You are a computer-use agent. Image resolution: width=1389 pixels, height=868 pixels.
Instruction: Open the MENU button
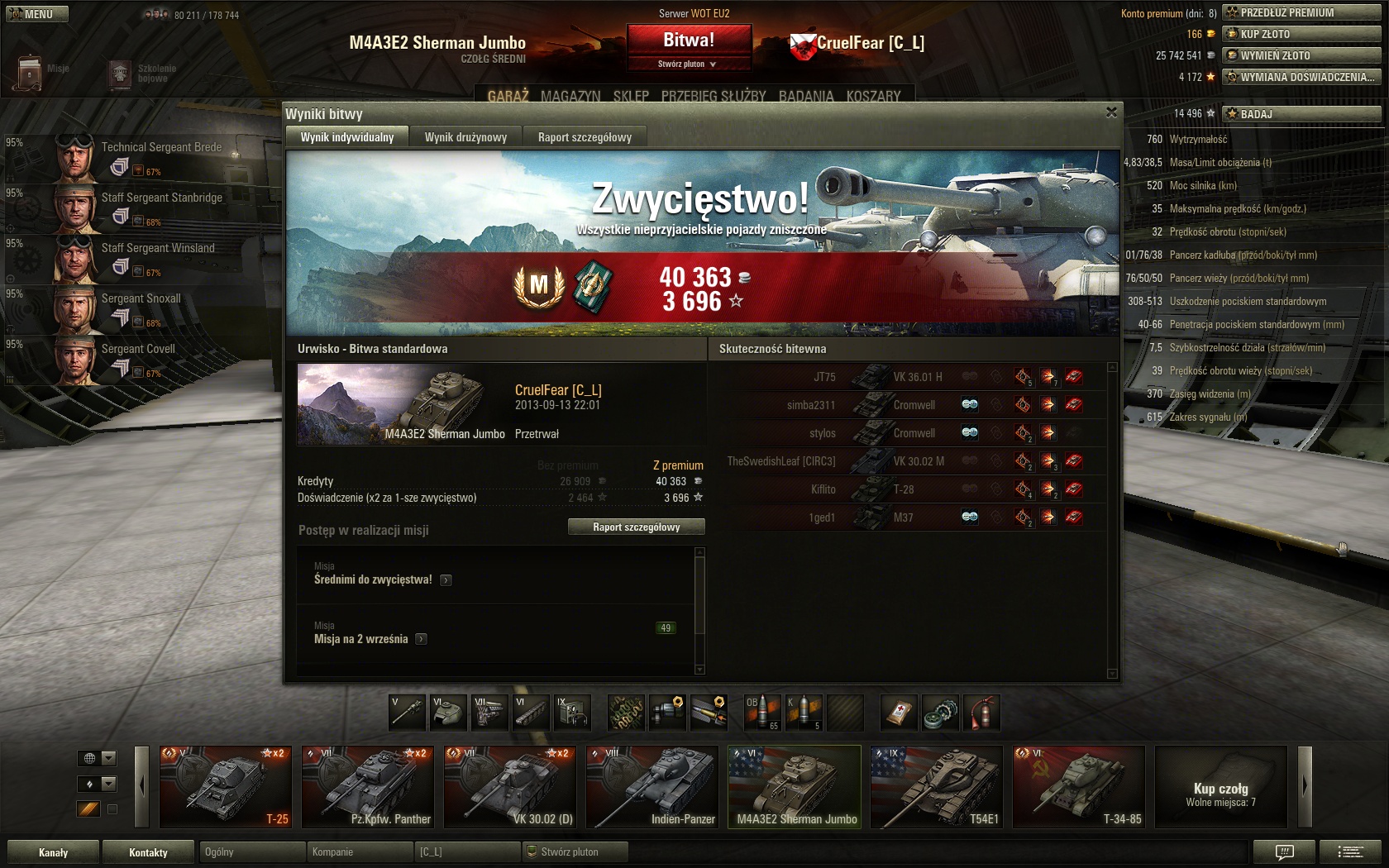coord(38,14)
